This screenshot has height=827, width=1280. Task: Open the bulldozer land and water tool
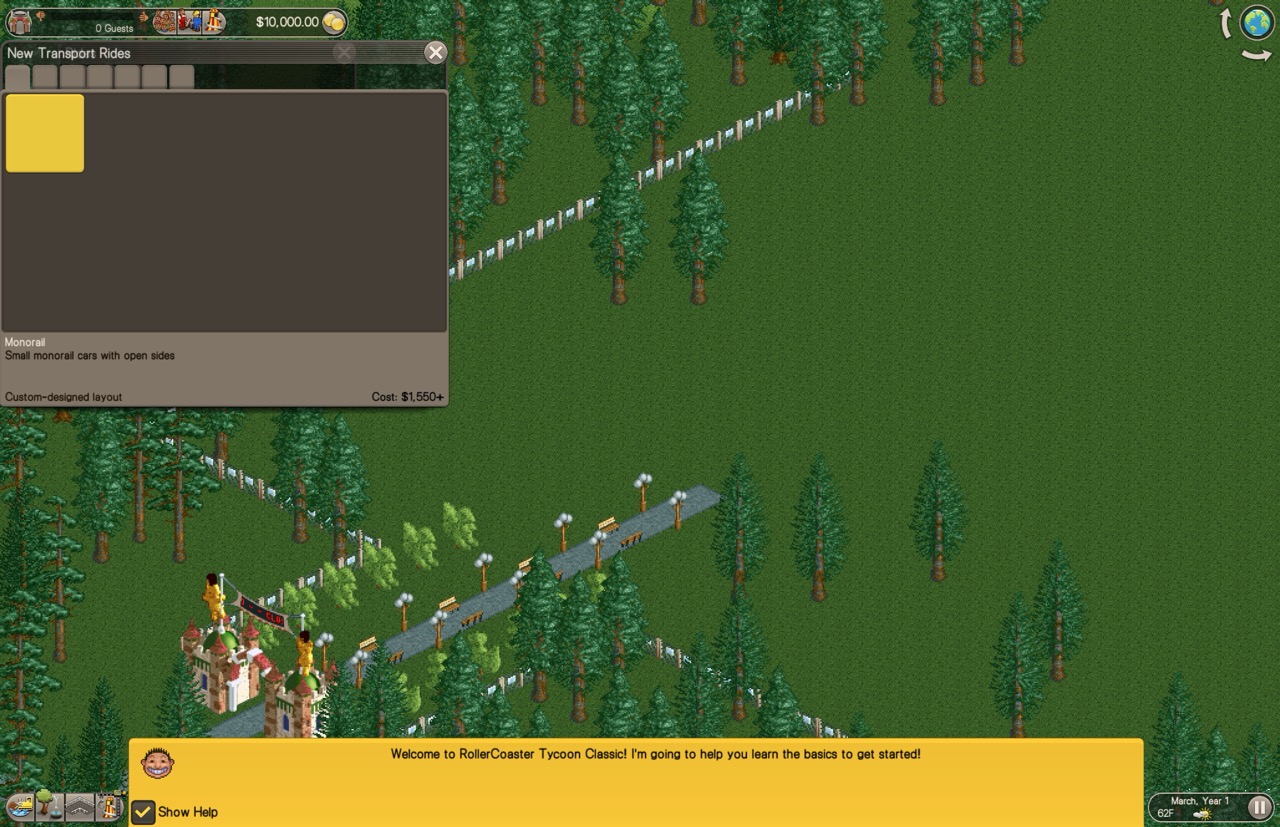point(19,806)
